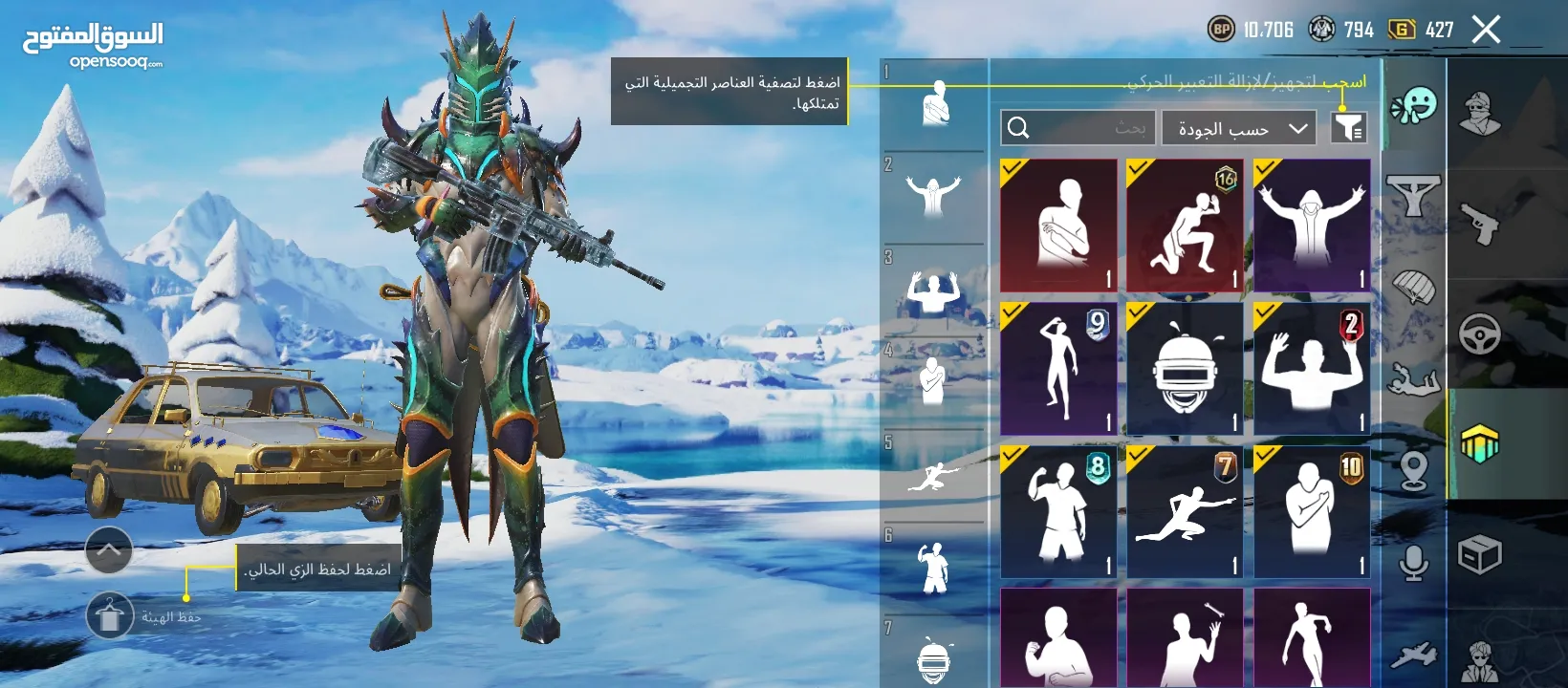Viewport: 1568px width, 688px height.
Task: Toggle the helmet emote's selection checkmark
Action: click(1138, 311)
